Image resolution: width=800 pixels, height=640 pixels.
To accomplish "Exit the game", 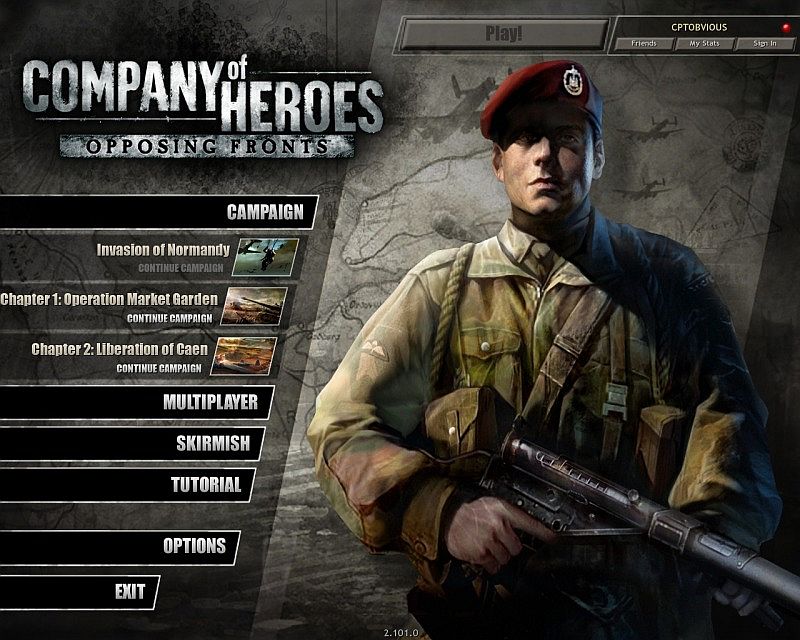I will pos(130,591).
